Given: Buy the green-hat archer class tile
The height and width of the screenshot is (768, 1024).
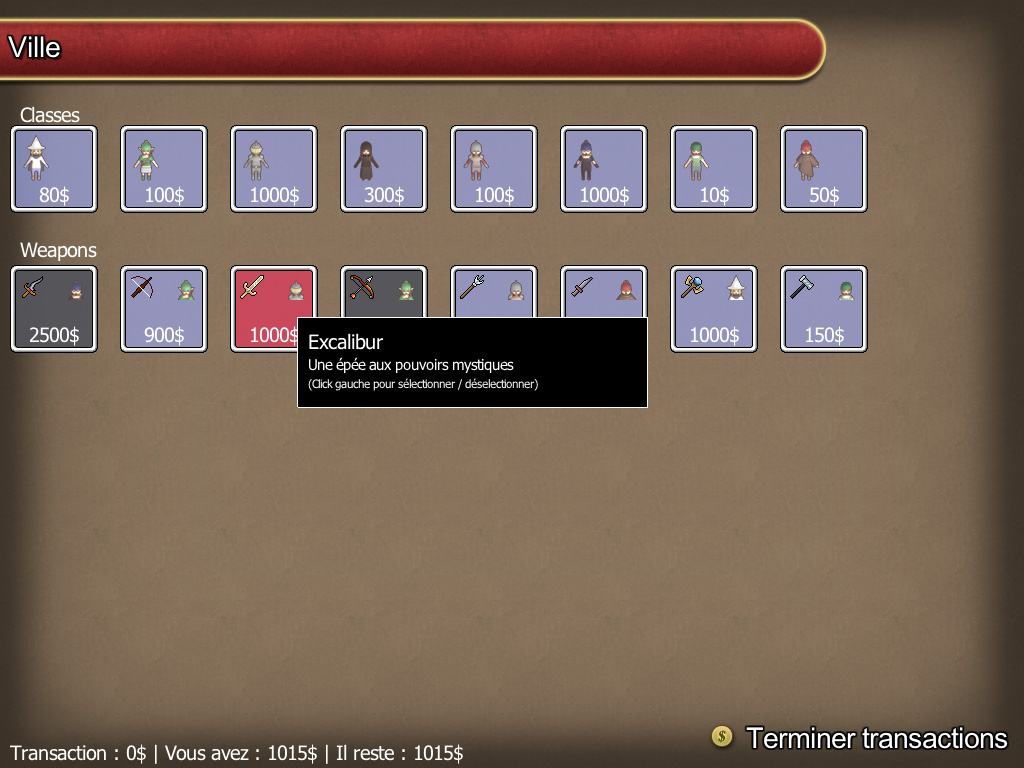Looking at the screenshot, I should coord(164,168).
